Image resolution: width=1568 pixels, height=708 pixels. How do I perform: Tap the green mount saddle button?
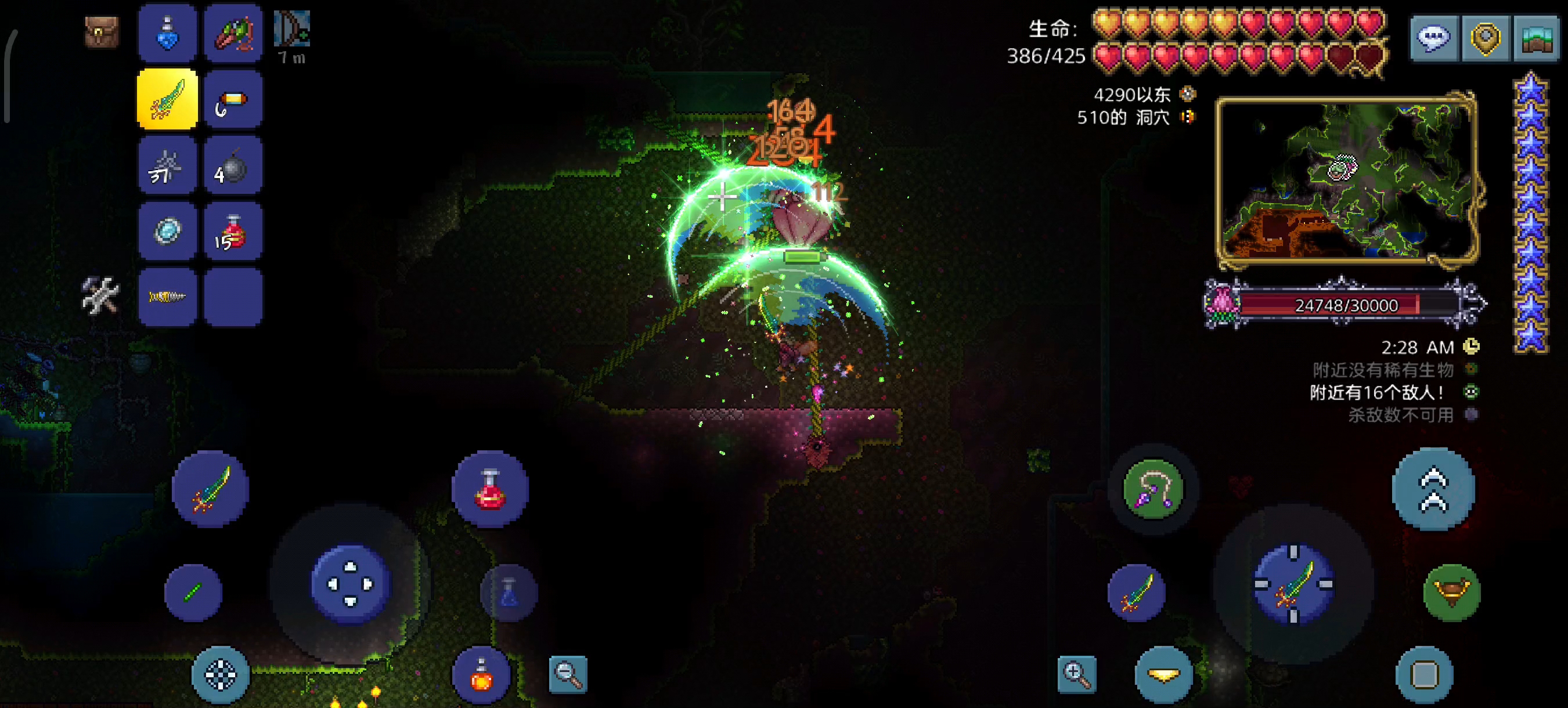(1452, 591)
